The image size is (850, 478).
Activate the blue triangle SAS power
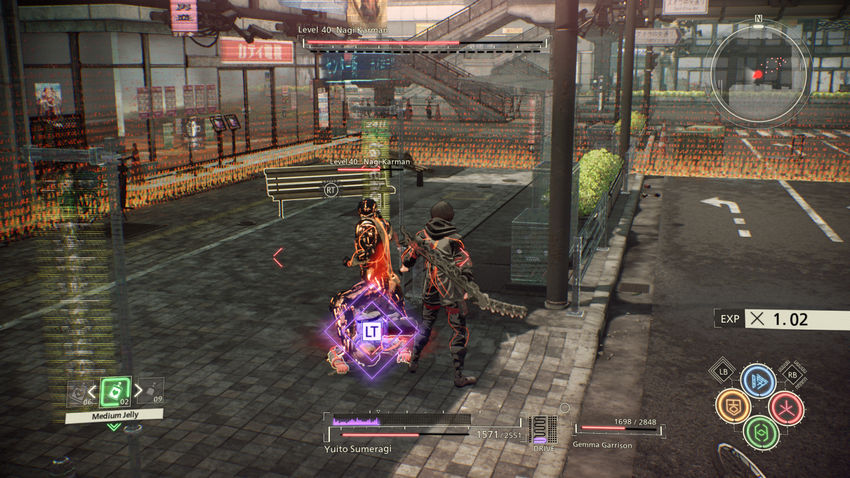point(758,381)
